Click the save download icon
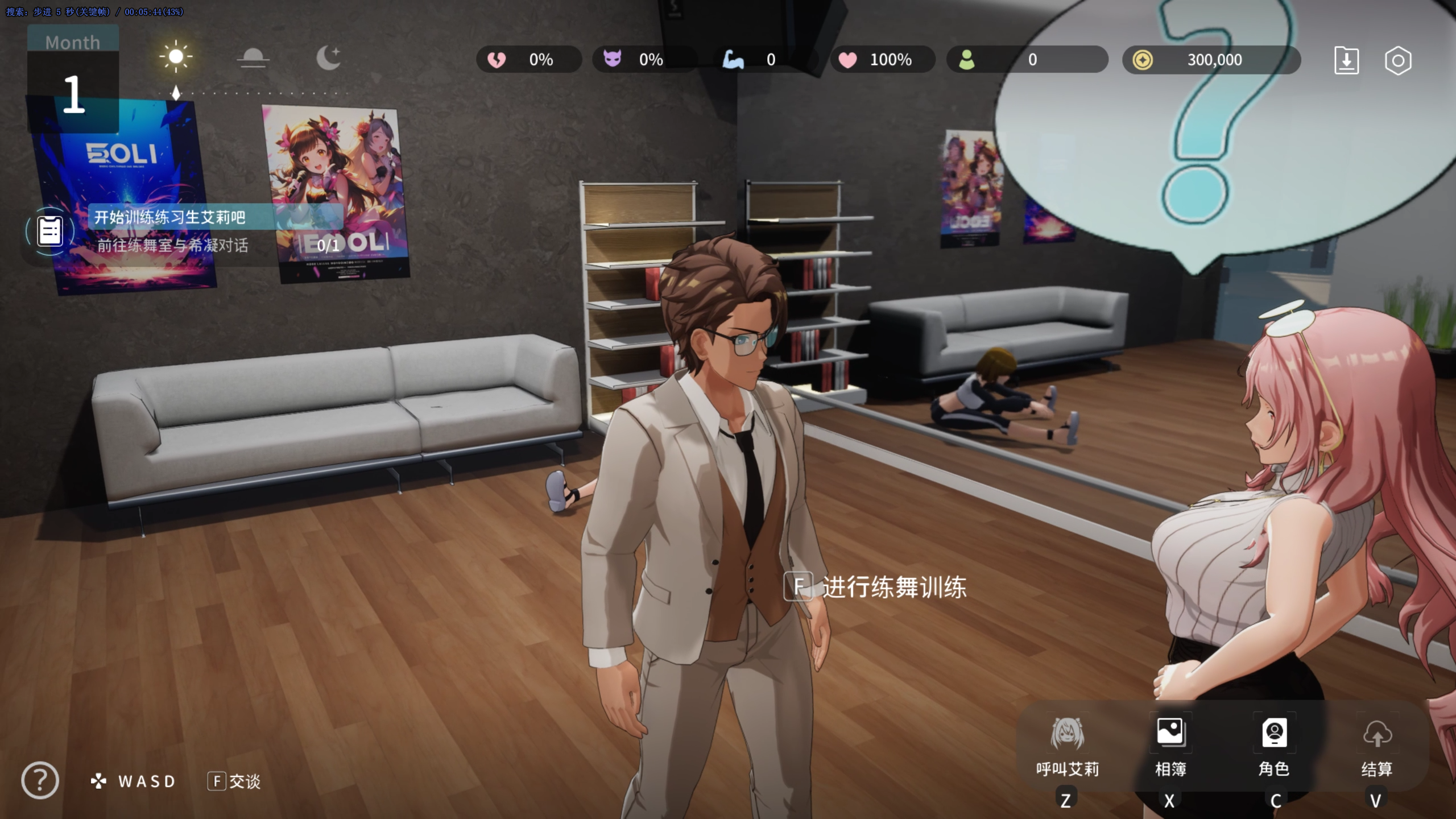Screen dimensions: 1456x819 (1346, 60)
